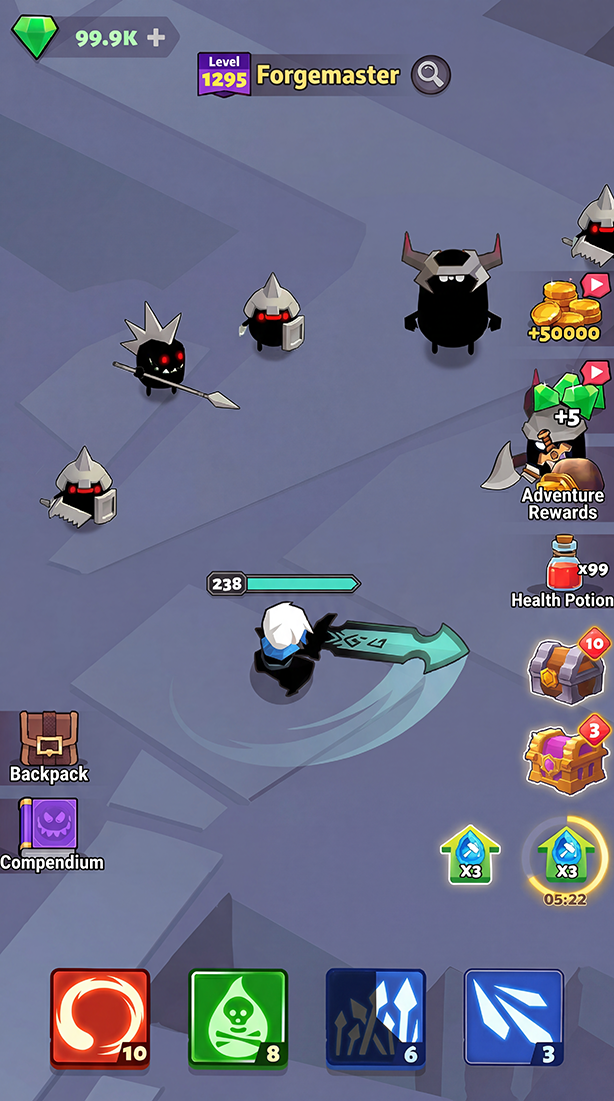Image resolution: width=614 pixels, height=1101 pixels.
Task: Open the golden pink chest with 3 badge
Action: pyautogui.click(x=565, y=755)
